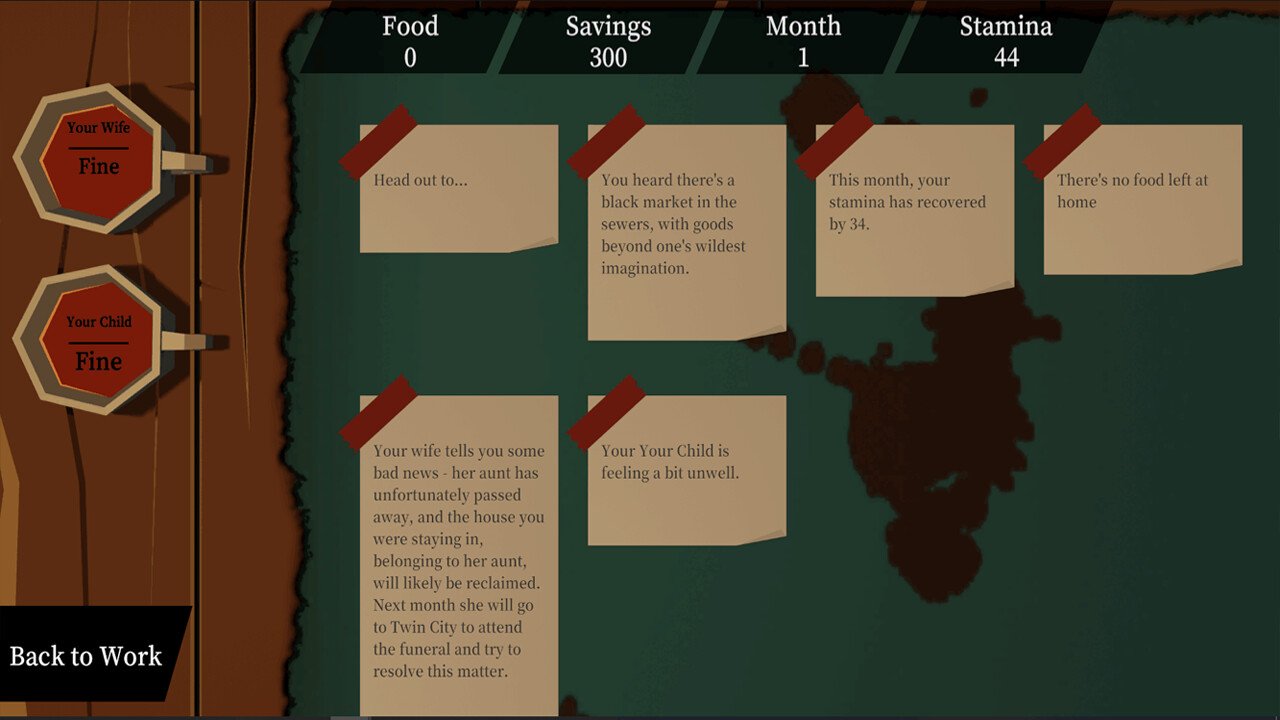Click the 'no food left at home' note

pyautogui.click(x=1142, y=199)
